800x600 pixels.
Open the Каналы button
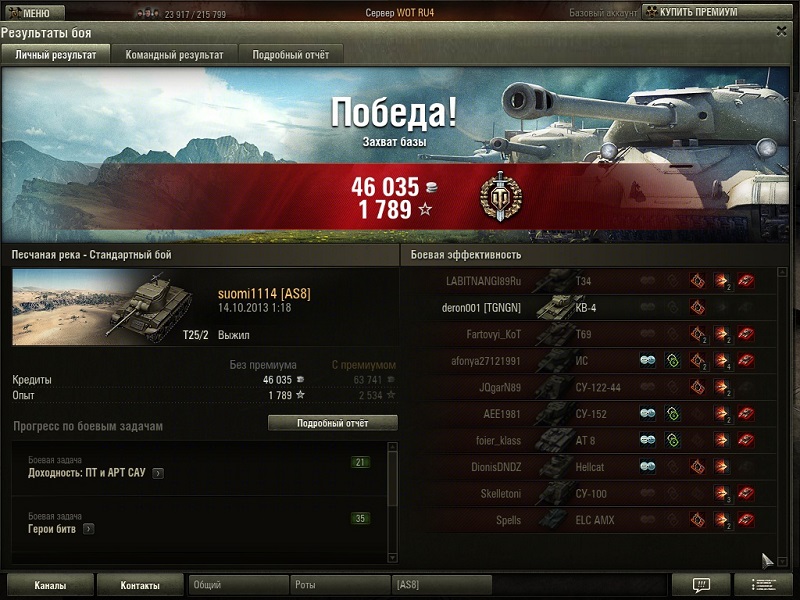coord(49,585)
